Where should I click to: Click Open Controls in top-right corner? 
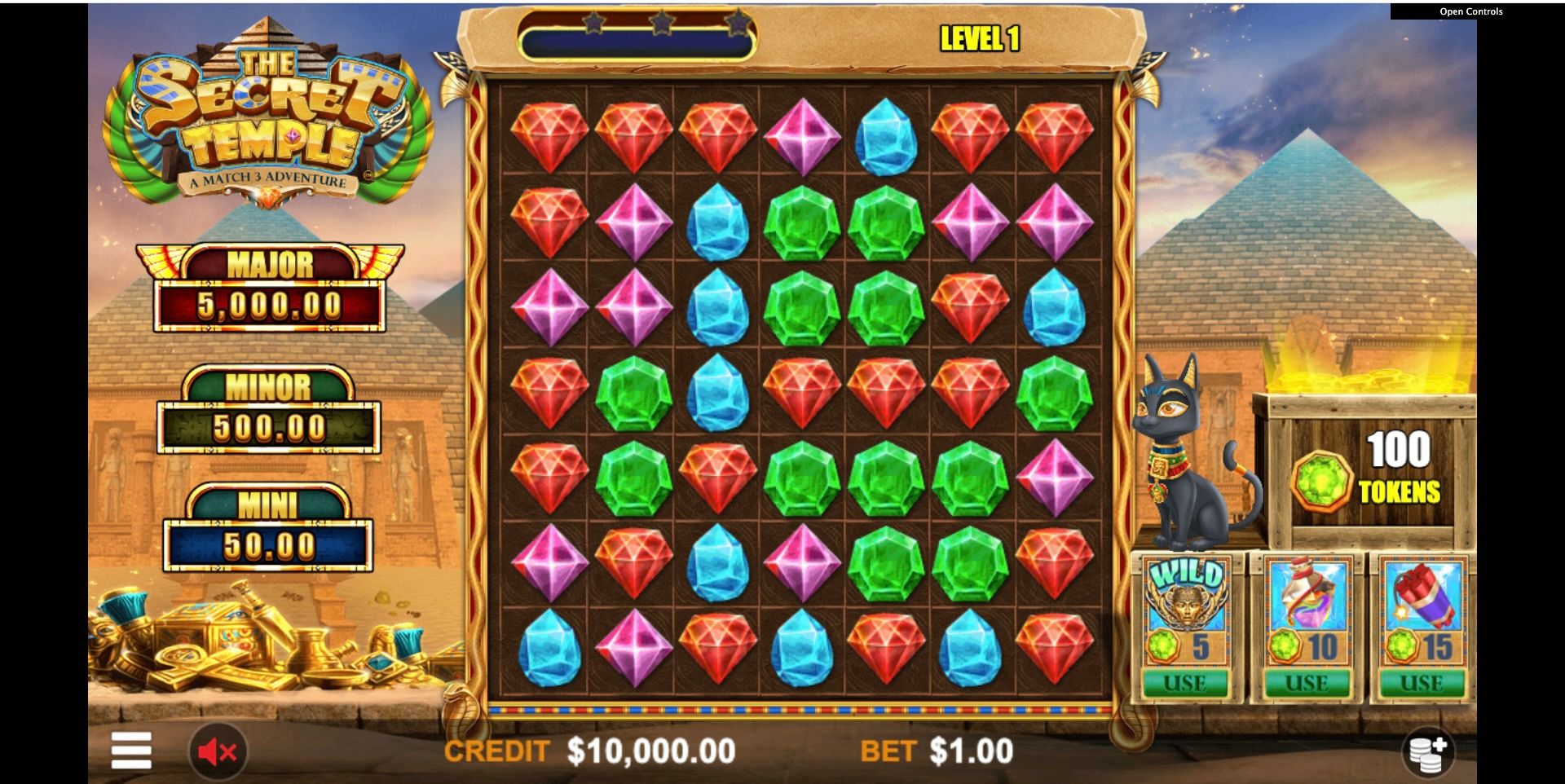[x=1470, y=12]
